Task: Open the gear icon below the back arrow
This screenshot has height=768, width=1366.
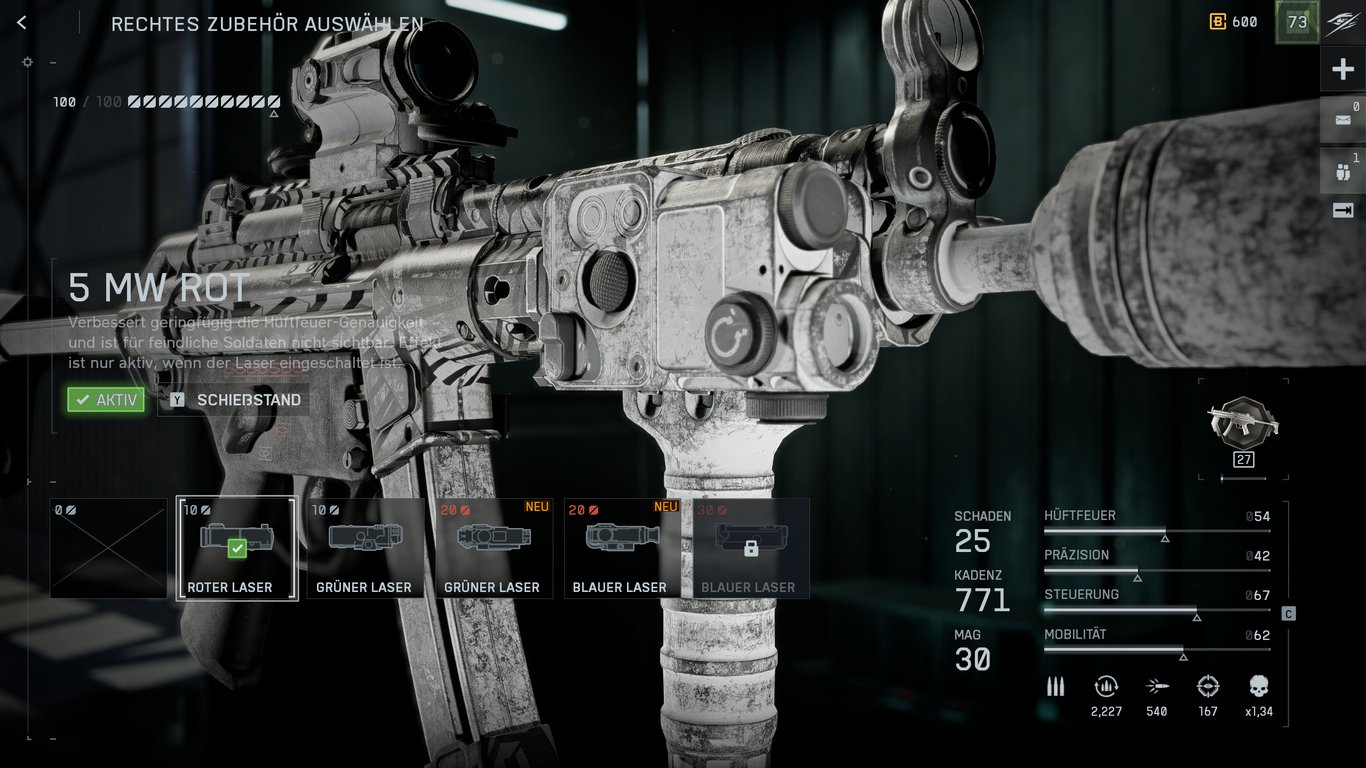Action: point(27,62)
